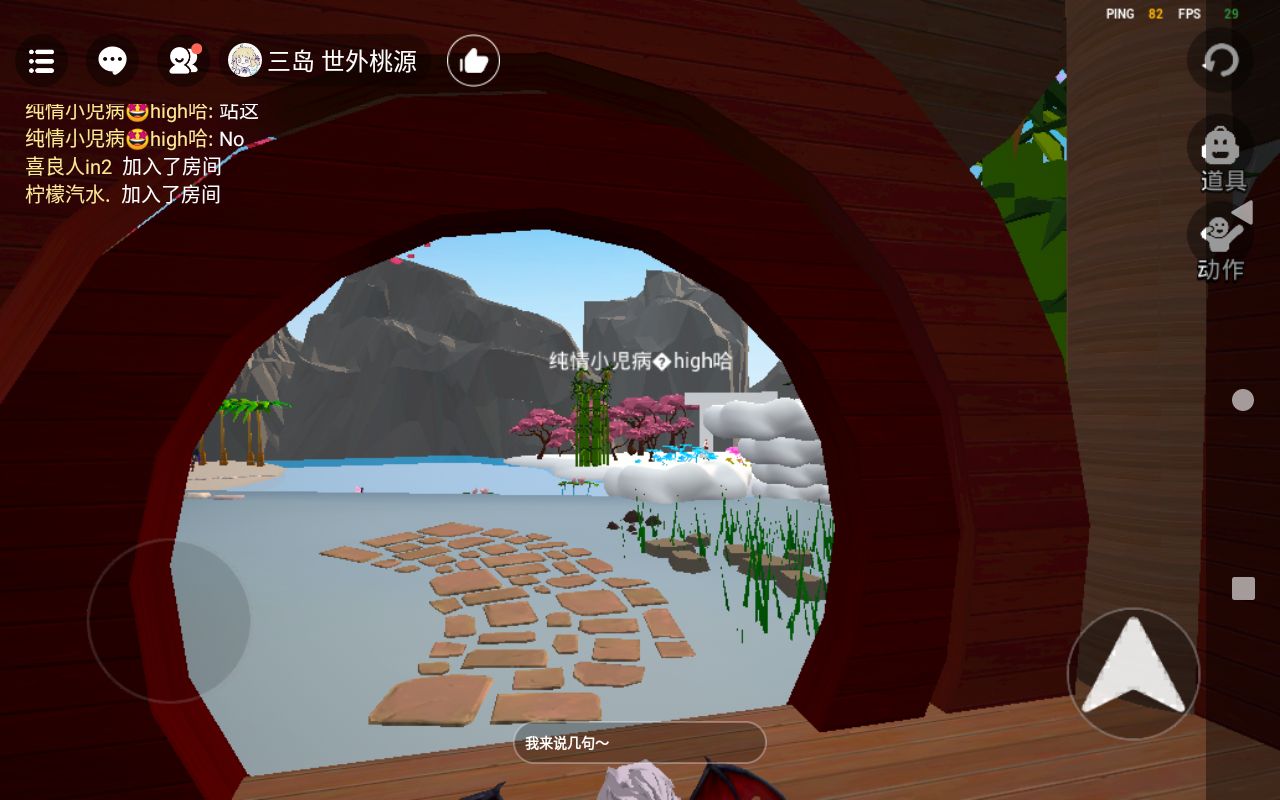Tap the Android home circle button
1280x800 pixels.
pos(1243,400)
